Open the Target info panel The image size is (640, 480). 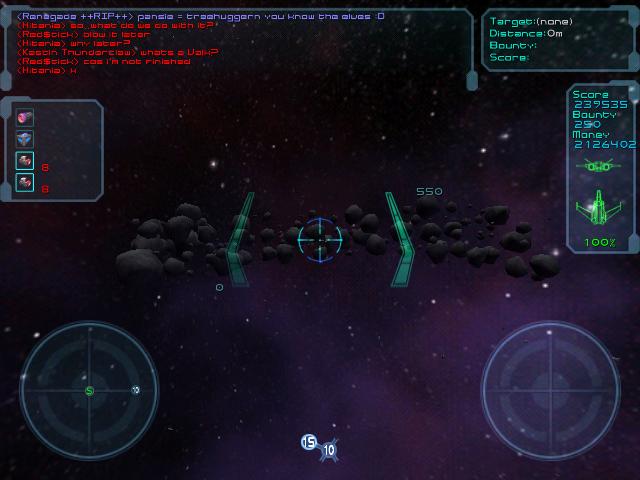[558, 40]
